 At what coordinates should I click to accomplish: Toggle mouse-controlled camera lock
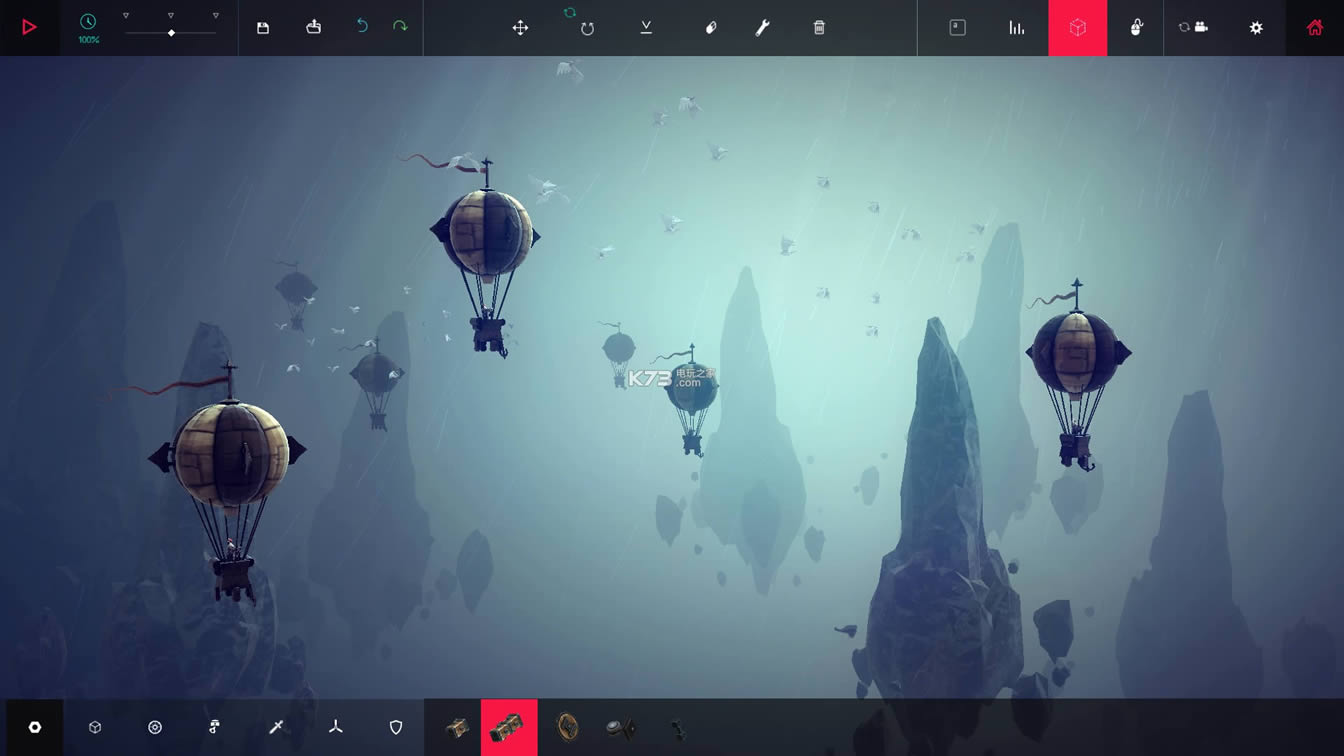pyautogui.click(x=1137, y=28)
